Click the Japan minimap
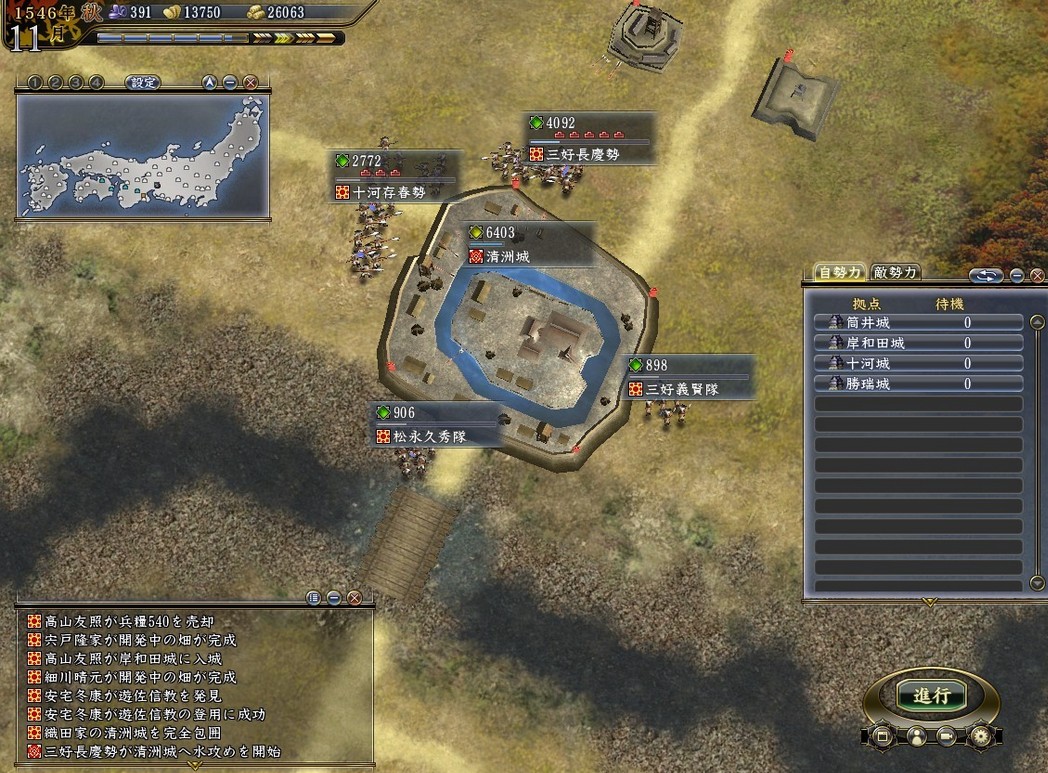Image resolution: width=1048 pixels, height=773 pixels. tap(142, 155)
